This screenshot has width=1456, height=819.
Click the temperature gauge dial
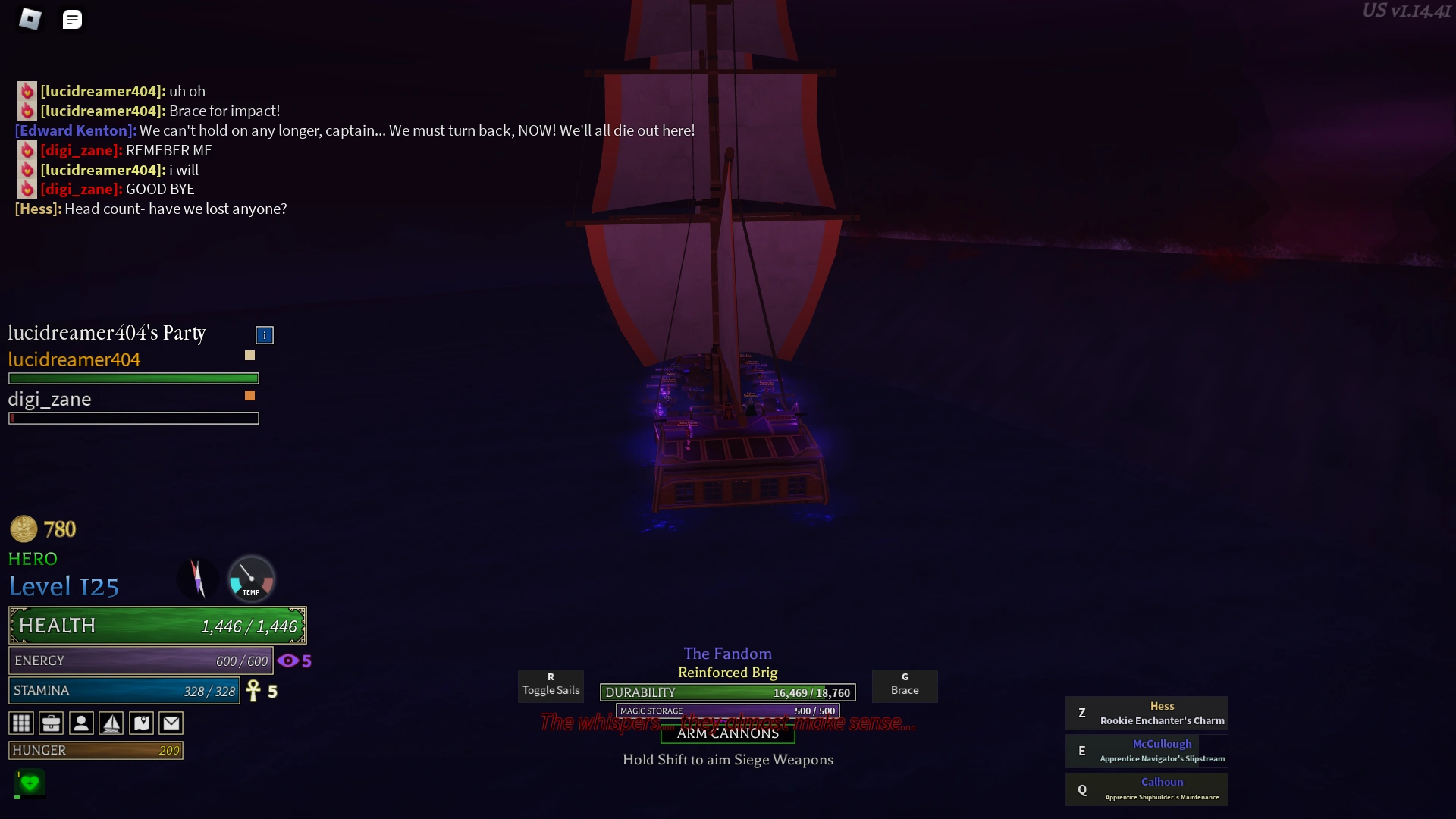coord(250,579)
